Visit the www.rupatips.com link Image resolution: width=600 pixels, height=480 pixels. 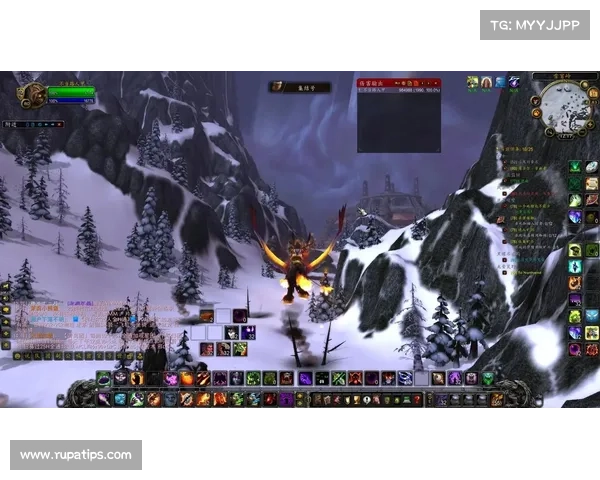(76, 455)
